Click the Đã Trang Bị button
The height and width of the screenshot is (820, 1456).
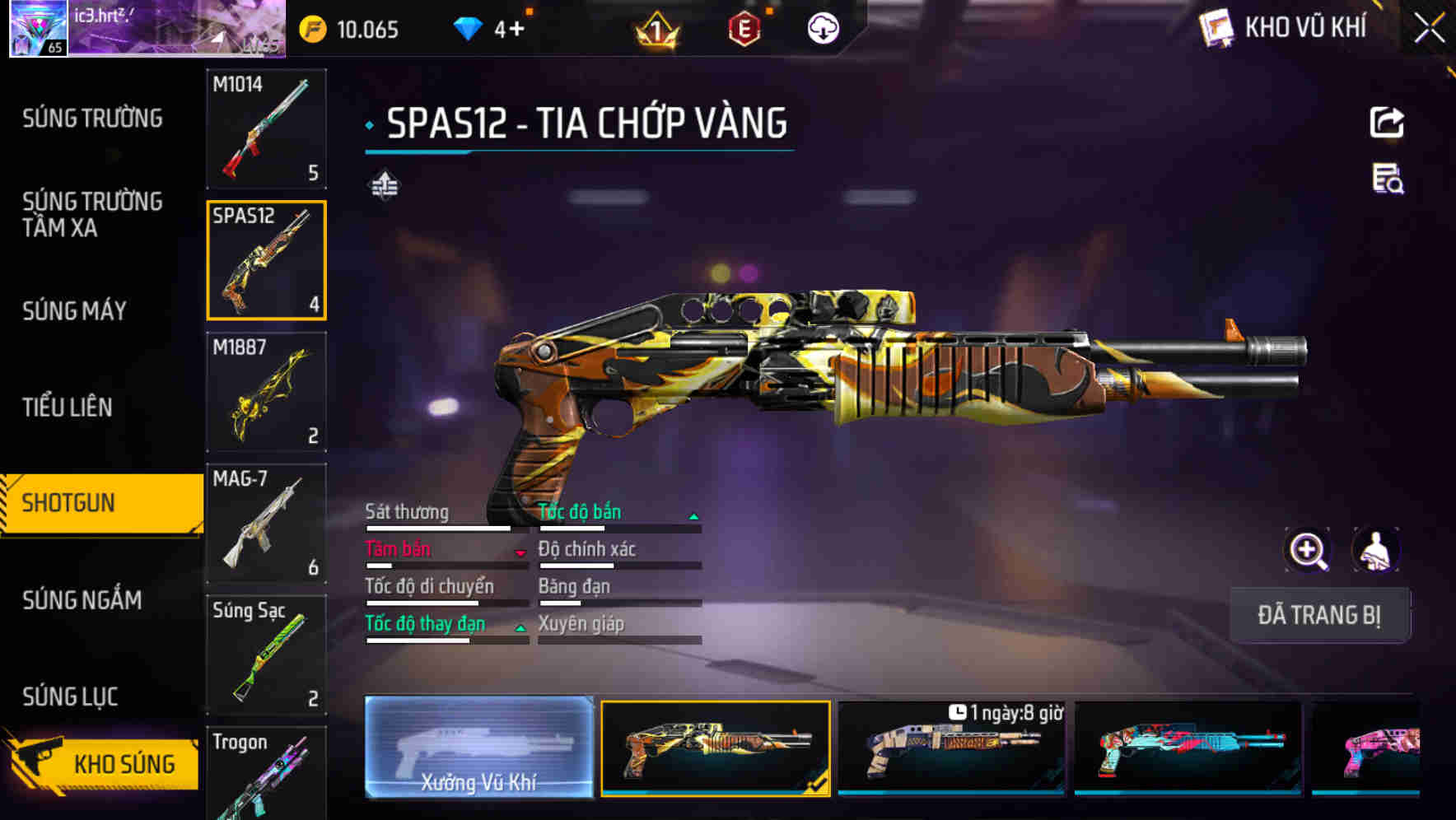pos(1318,615)
